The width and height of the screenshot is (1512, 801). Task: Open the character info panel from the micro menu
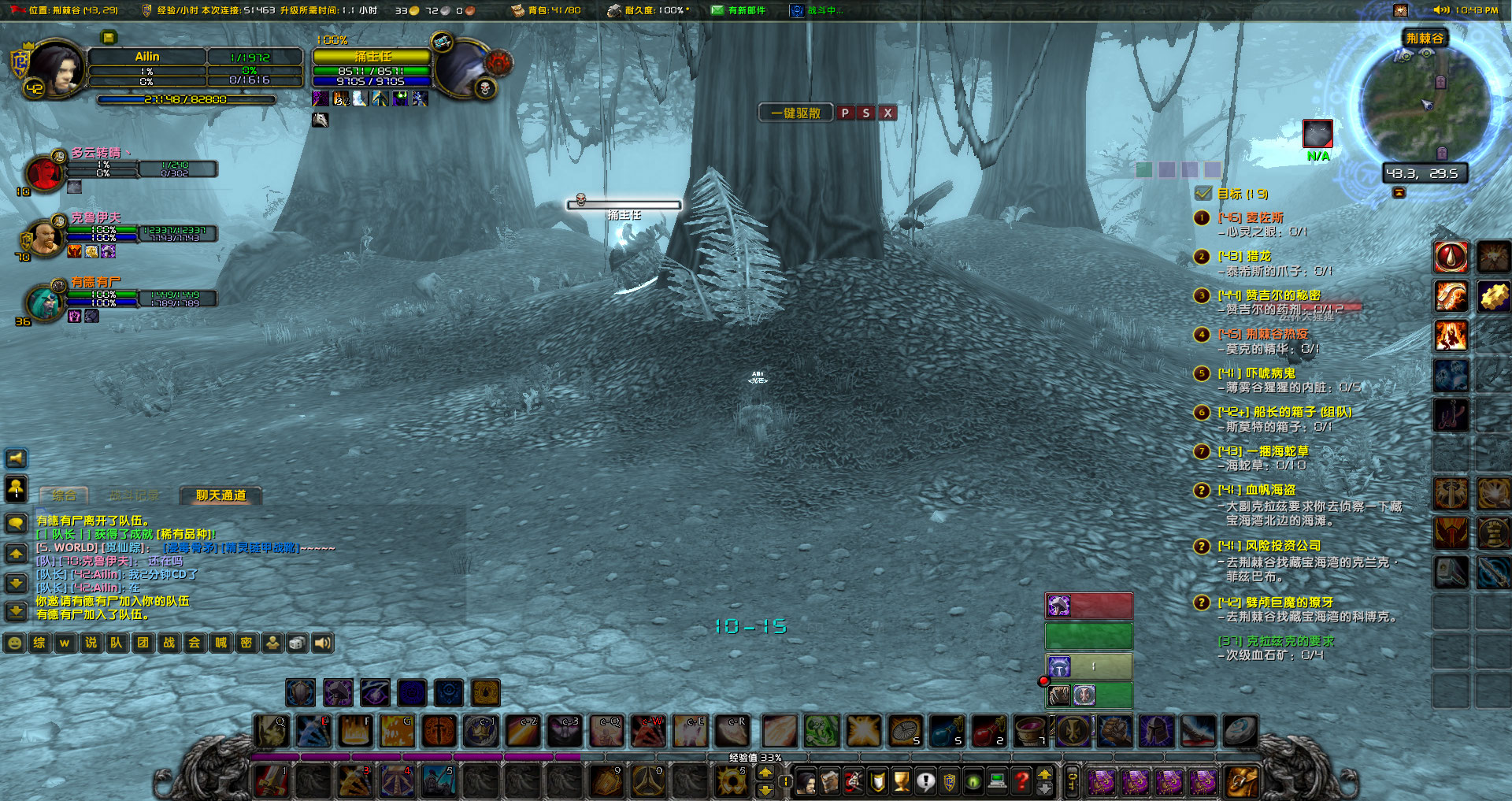click(x=806, y=780)
